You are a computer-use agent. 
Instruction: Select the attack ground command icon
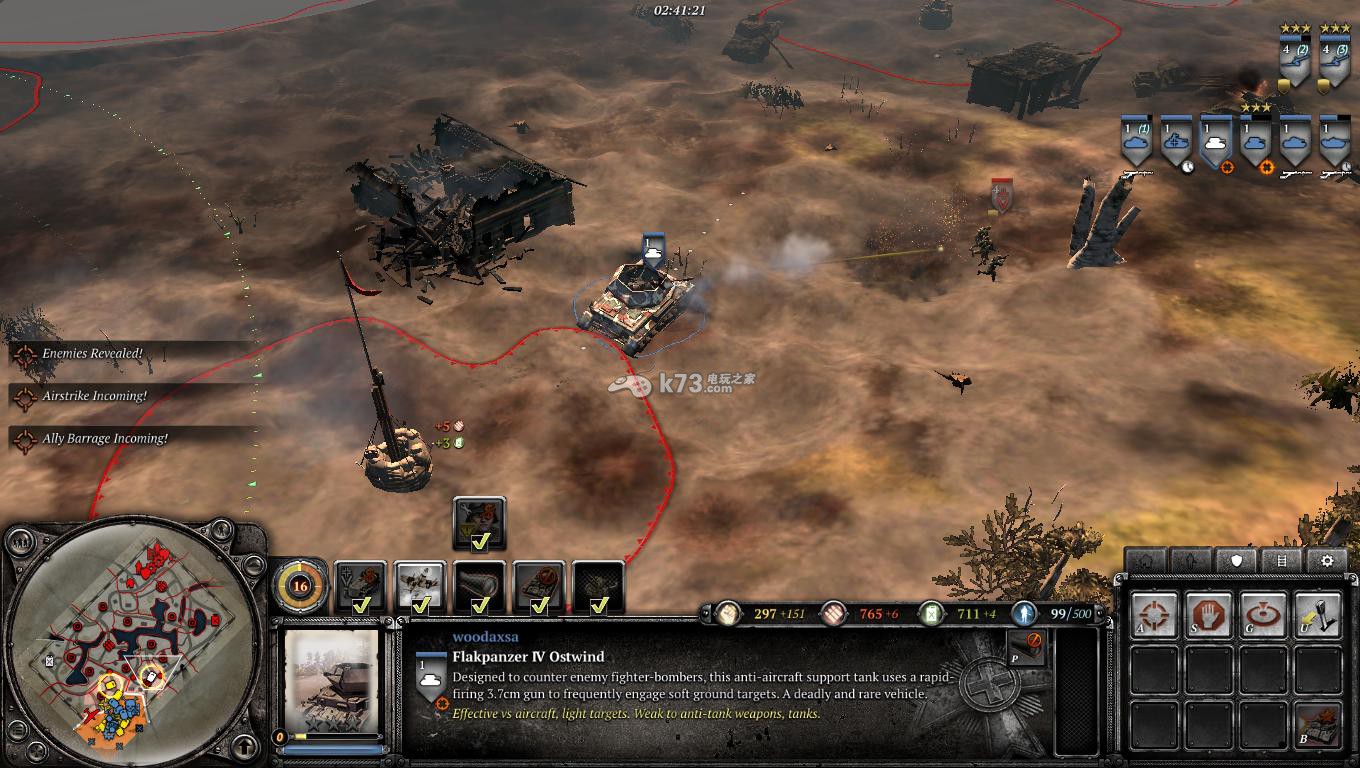[x=1263, y=615]
